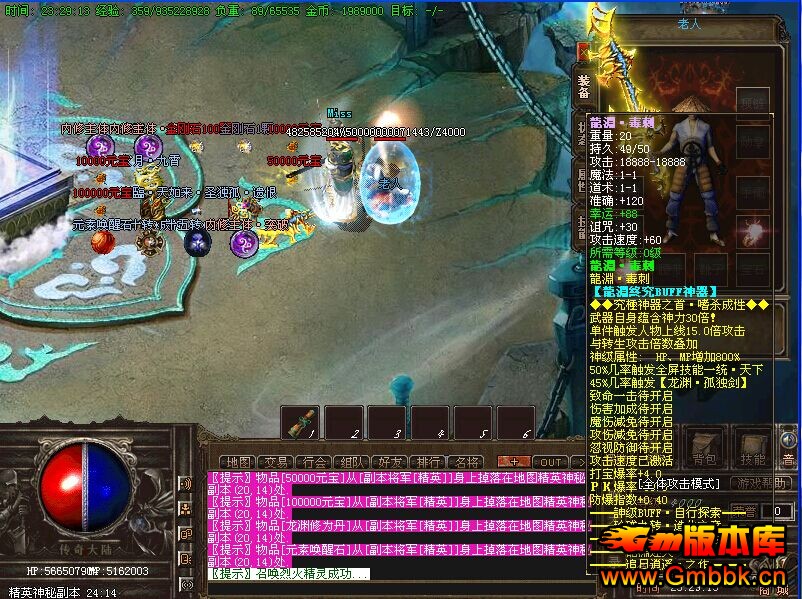
Task: Select the top chat channel icon left of the log
Action: coord(186,483)
